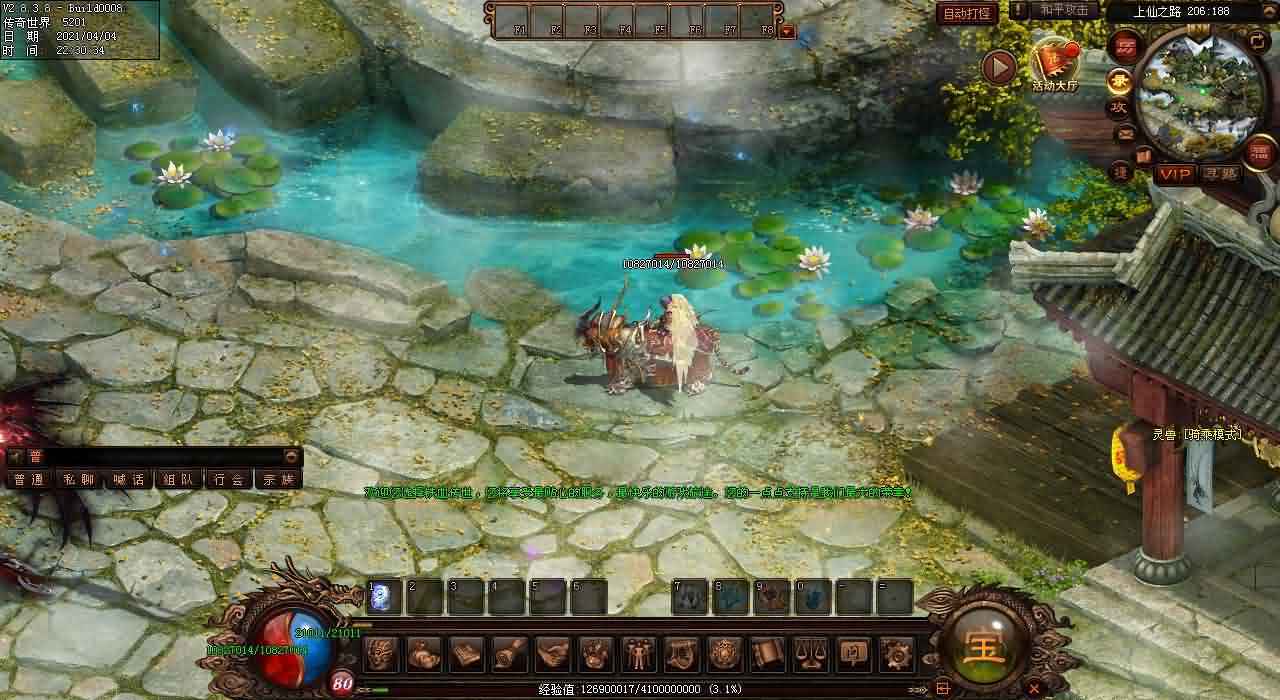Open the gear settings icon
Screen dimensions: 1280x700
(x=895, y=654)
